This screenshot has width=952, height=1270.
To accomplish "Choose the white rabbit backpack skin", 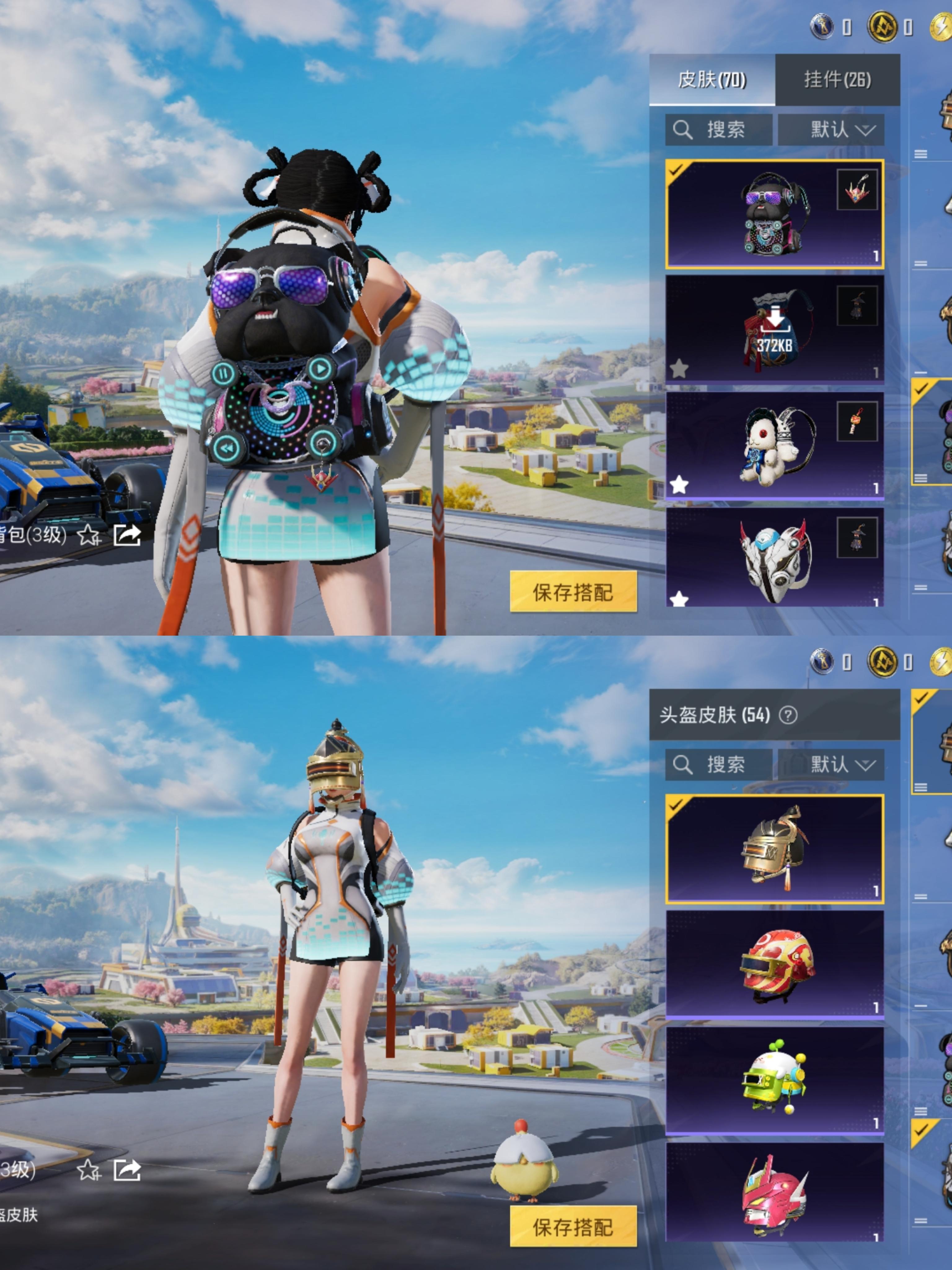I will click(773, 446).
